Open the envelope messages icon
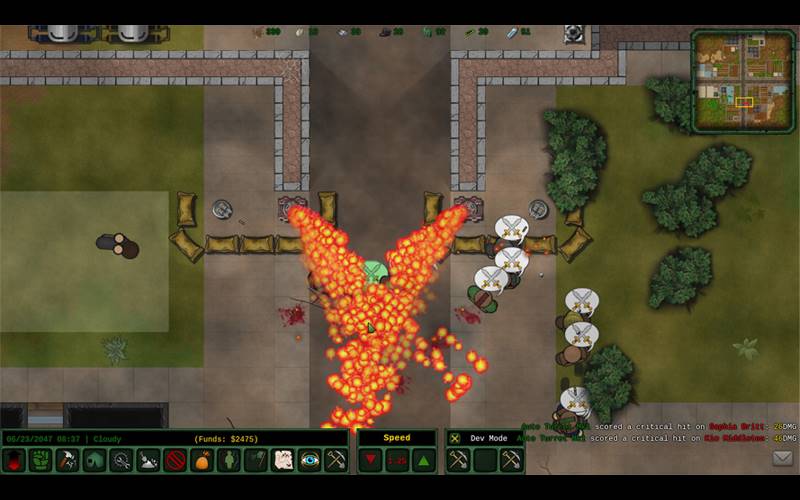This screenshot has width=800, height=500. coord(782,458)
